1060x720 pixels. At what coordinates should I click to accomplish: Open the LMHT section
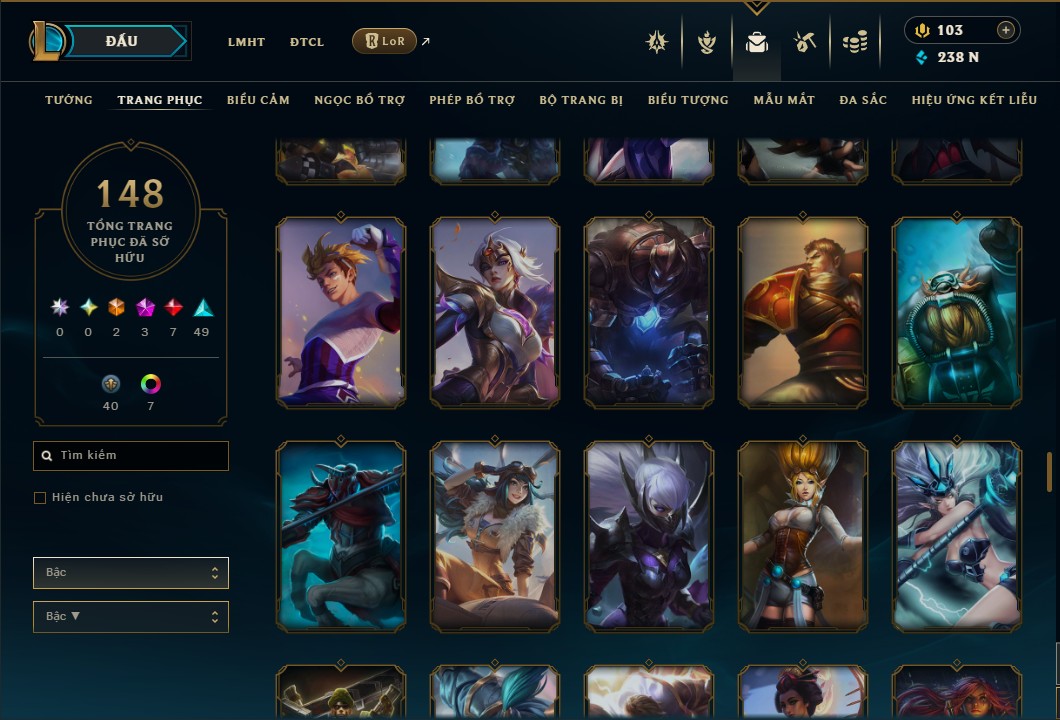246,42
